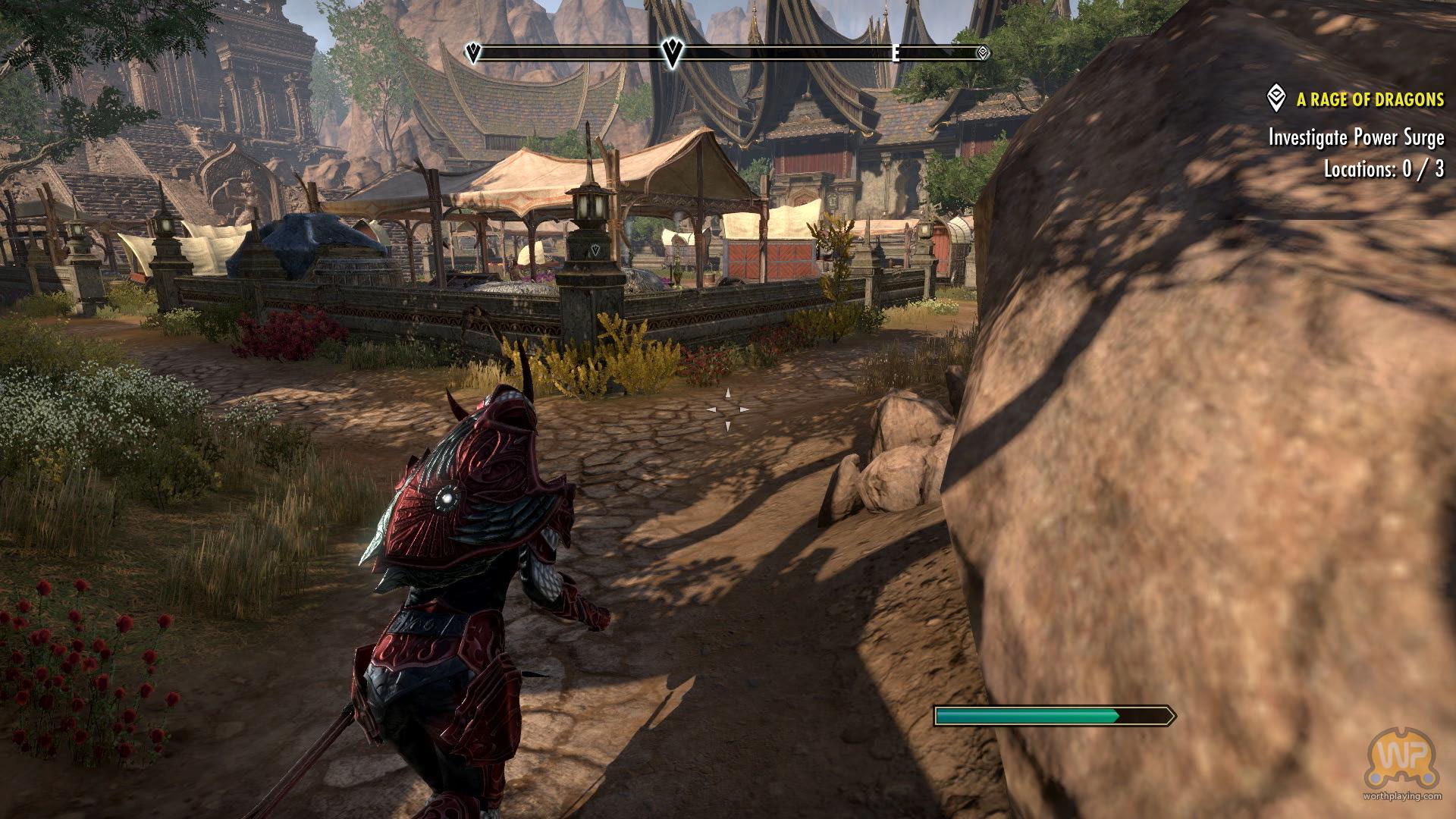
Task: Open the Investigate Power Surge objective
Action: (x=1356, y=137)
